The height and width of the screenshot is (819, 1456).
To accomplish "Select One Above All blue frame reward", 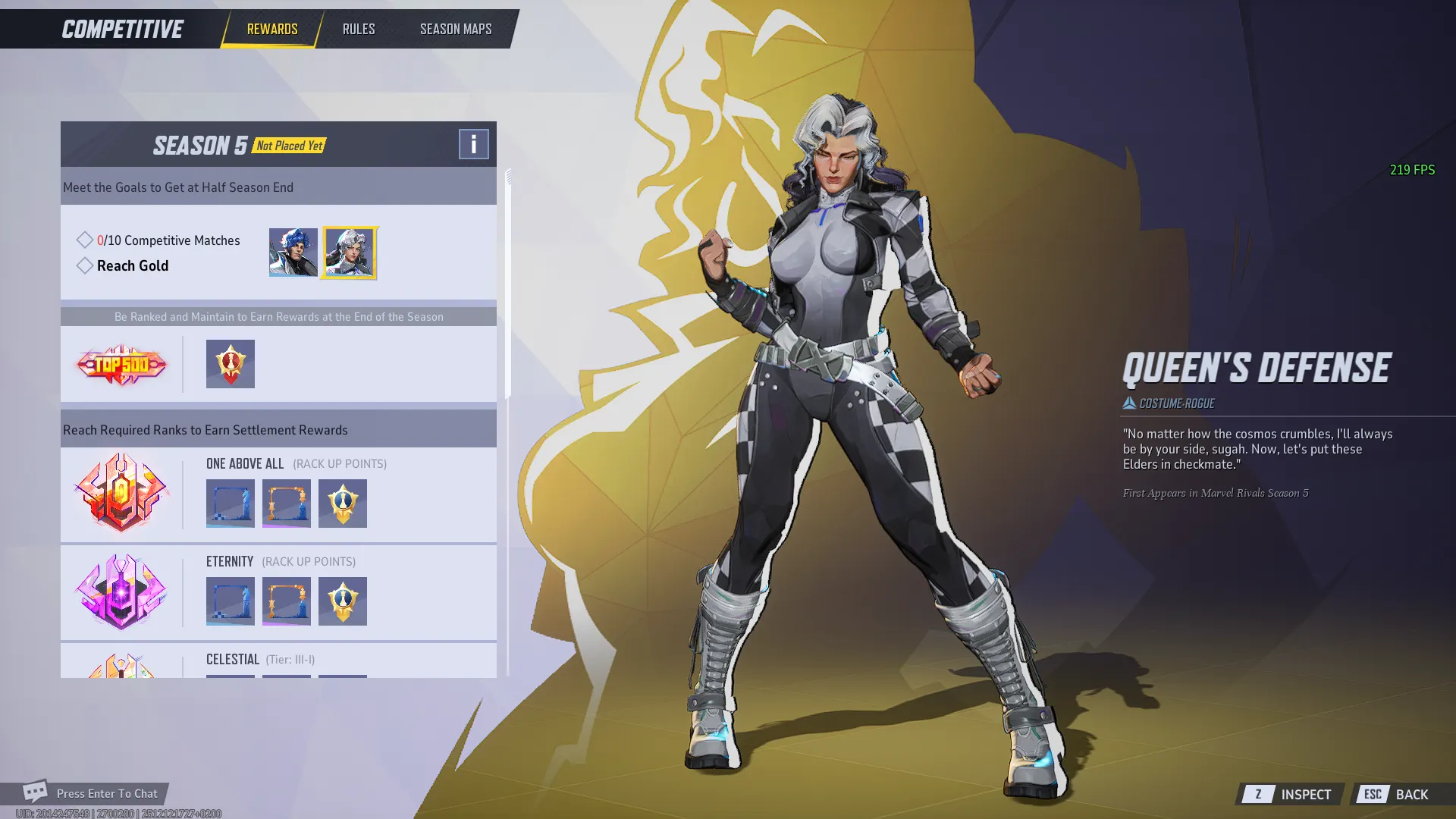I will [231, 504].
